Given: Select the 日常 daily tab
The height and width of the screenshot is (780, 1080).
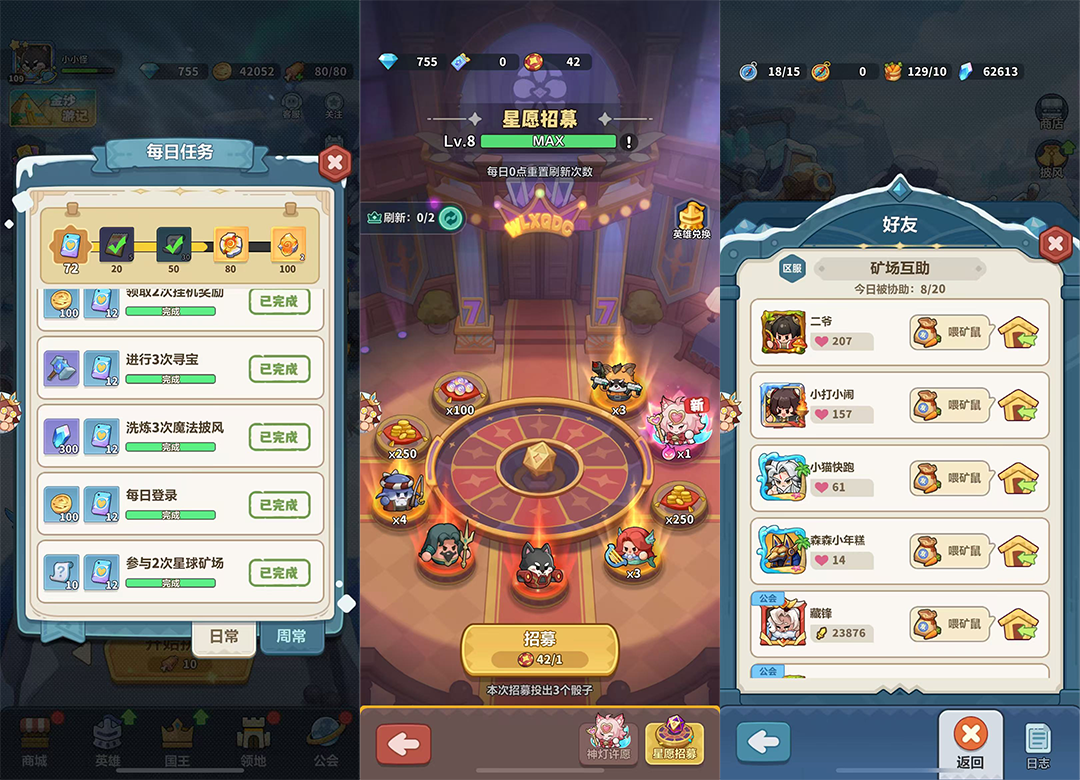Looking at the screenshot, I should tap(224, 636).
